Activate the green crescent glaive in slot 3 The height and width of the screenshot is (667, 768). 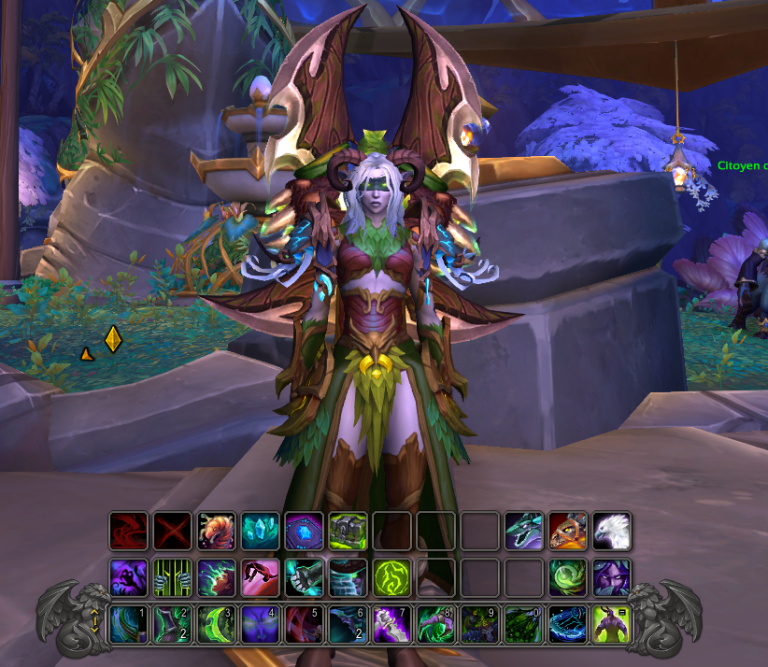(216, 624)
